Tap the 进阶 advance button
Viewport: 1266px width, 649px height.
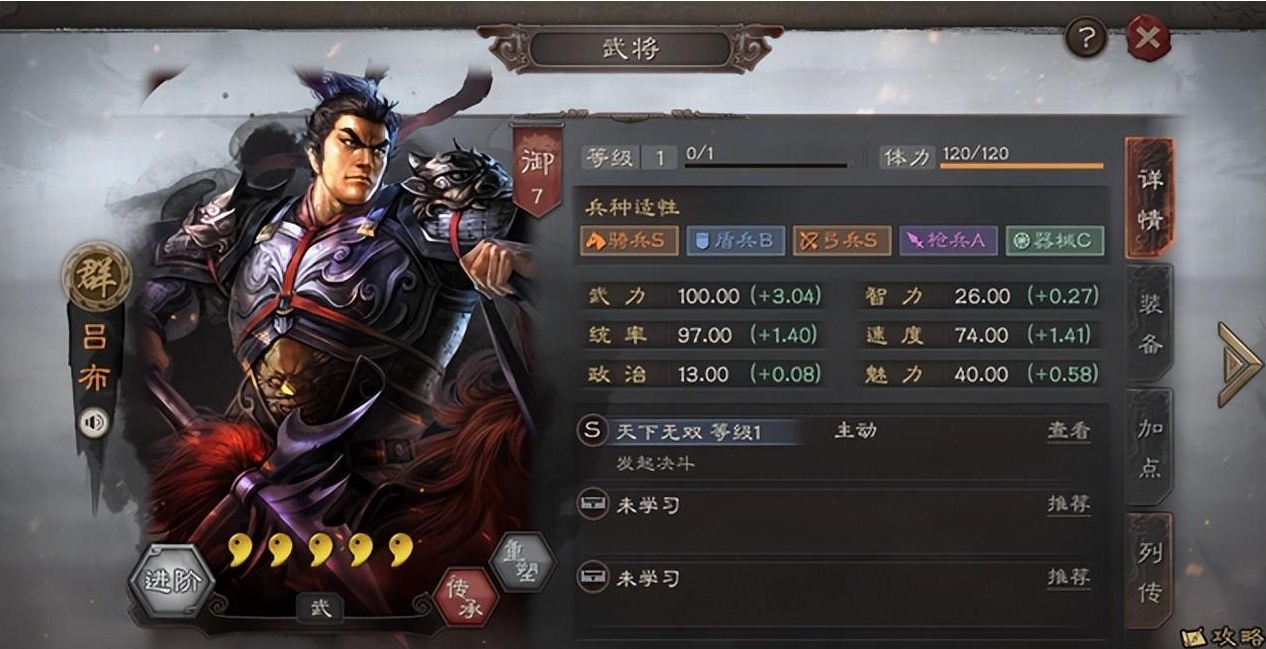click(172, 581)
